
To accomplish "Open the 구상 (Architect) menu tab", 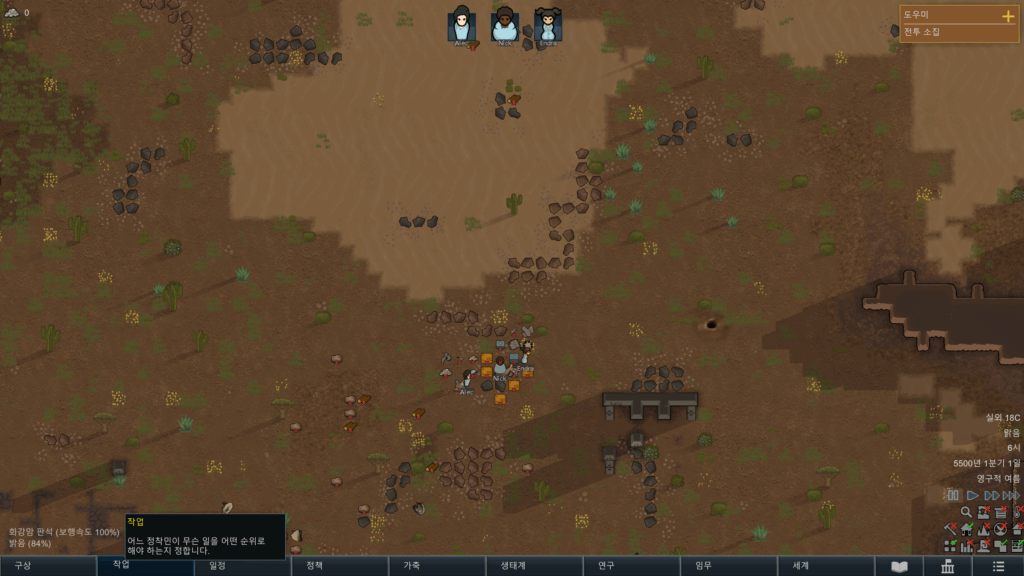I will coord(48,566).
